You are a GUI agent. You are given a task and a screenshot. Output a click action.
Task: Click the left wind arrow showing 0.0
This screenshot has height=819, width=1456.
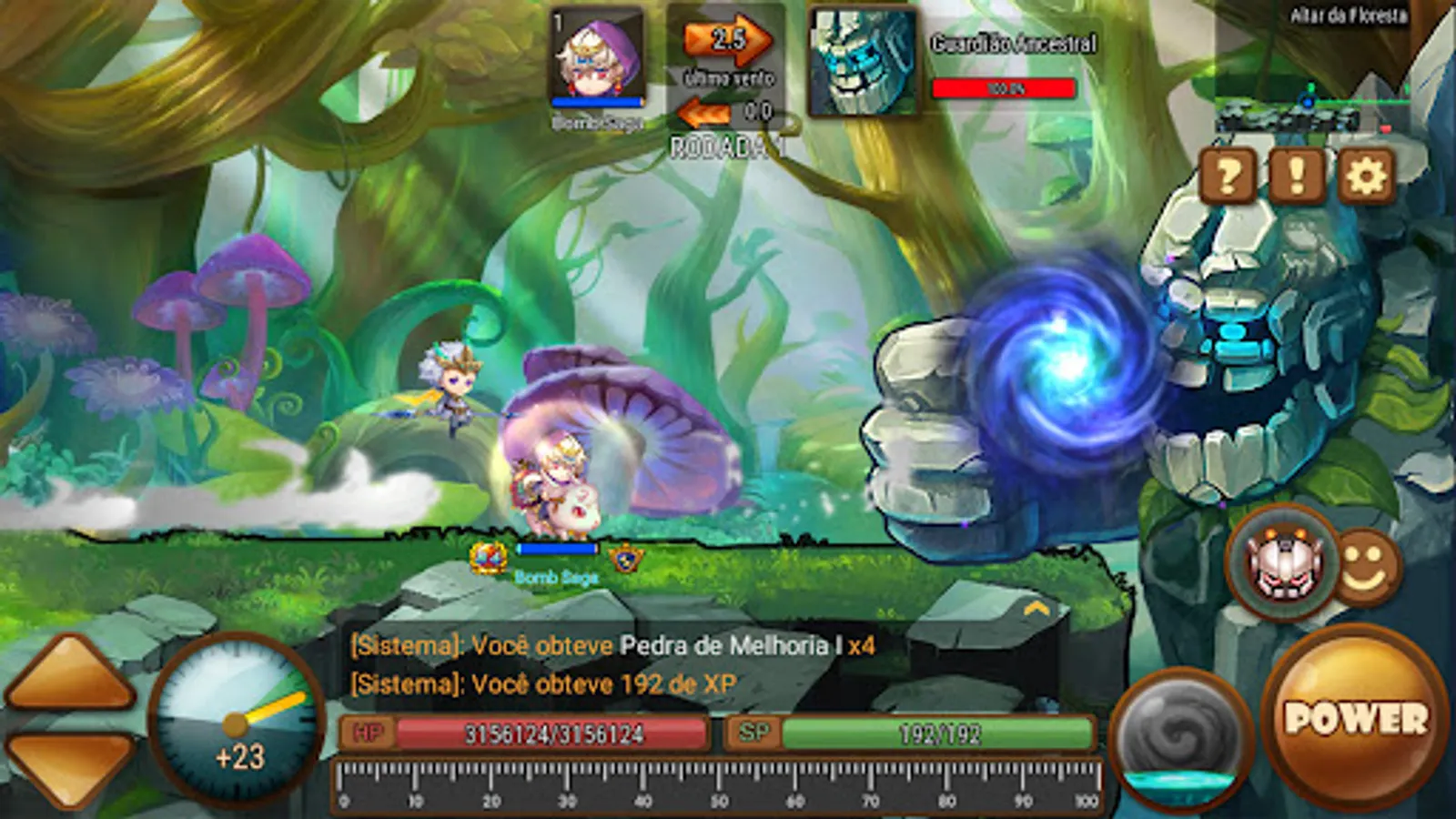(703, 109)
